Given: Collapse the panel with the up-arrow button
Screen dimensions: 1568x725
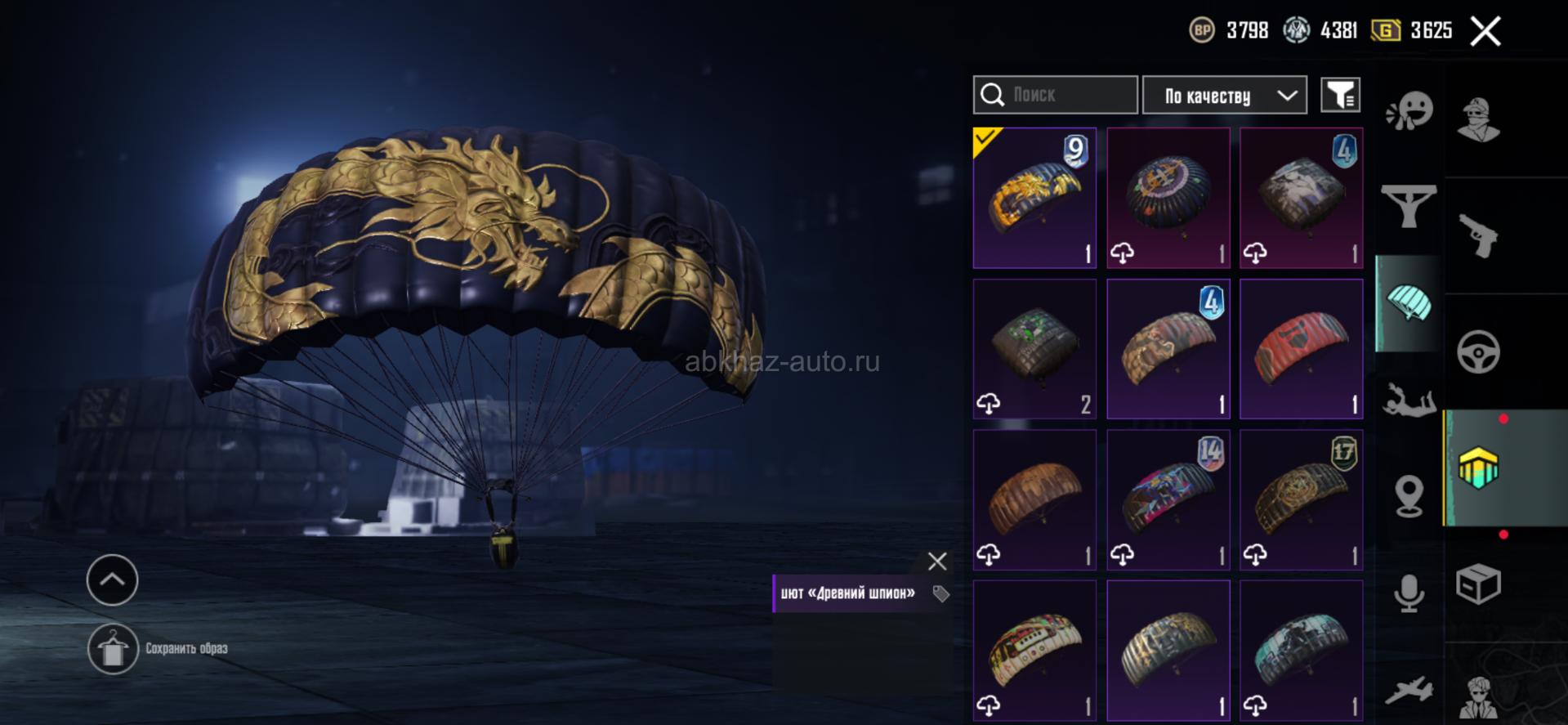Looking at the screenshot, I should [x=113, y=580].
